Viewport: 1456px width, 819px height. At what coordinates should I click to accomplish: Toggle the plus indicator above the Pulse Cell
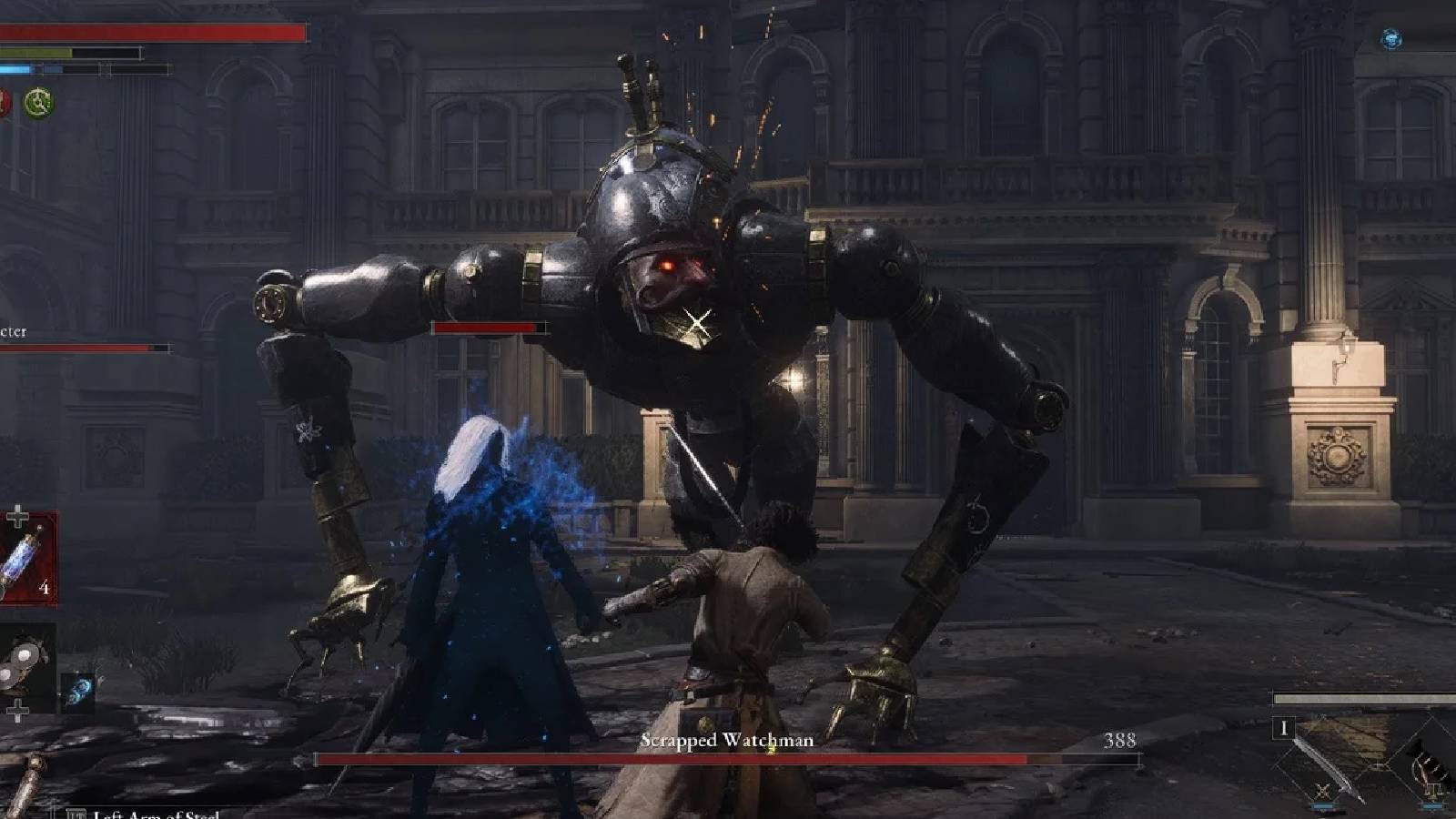pyautogui.click(x=17, y=515)
